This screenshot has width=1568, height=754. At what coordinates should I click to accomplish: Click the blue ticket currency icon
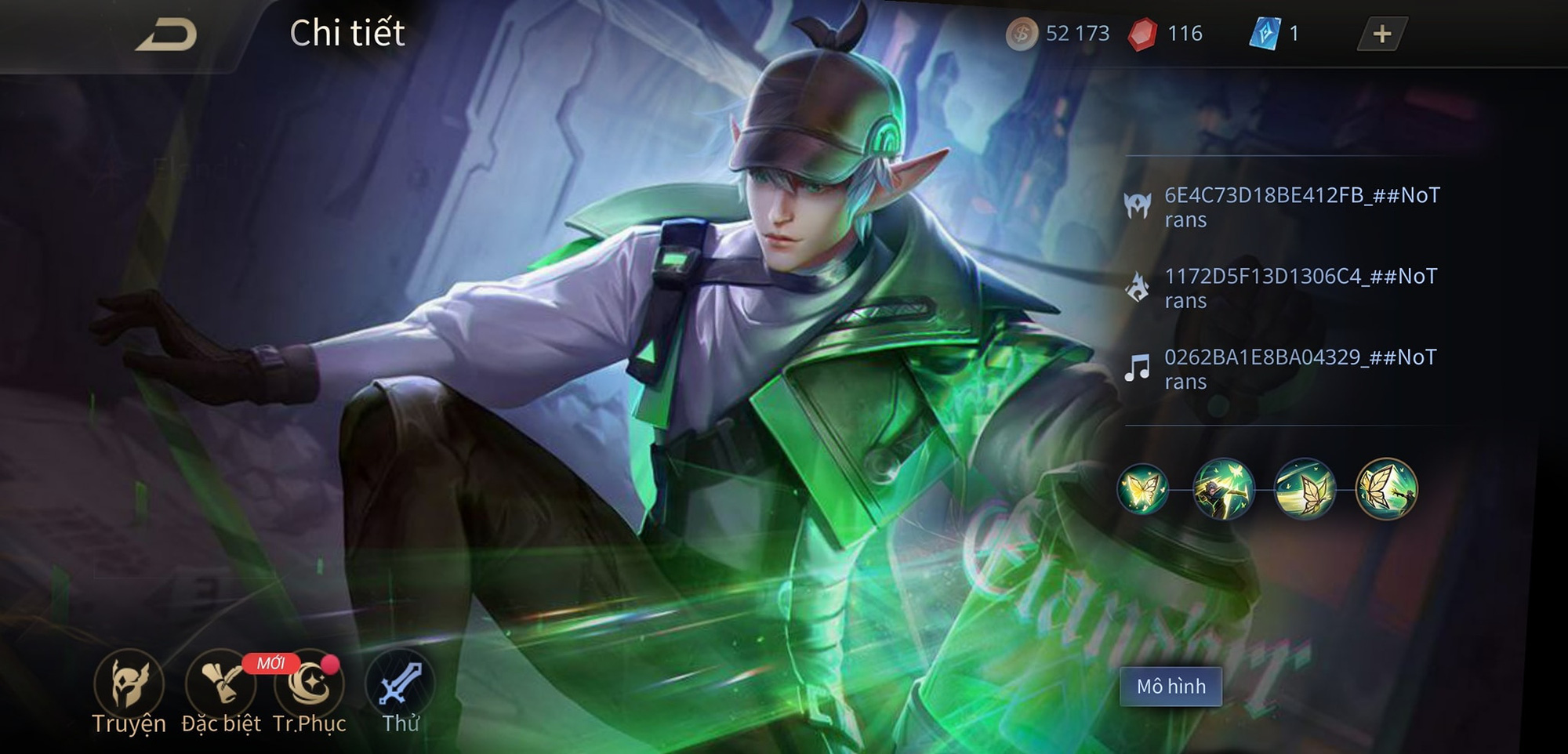point(1264,34)
